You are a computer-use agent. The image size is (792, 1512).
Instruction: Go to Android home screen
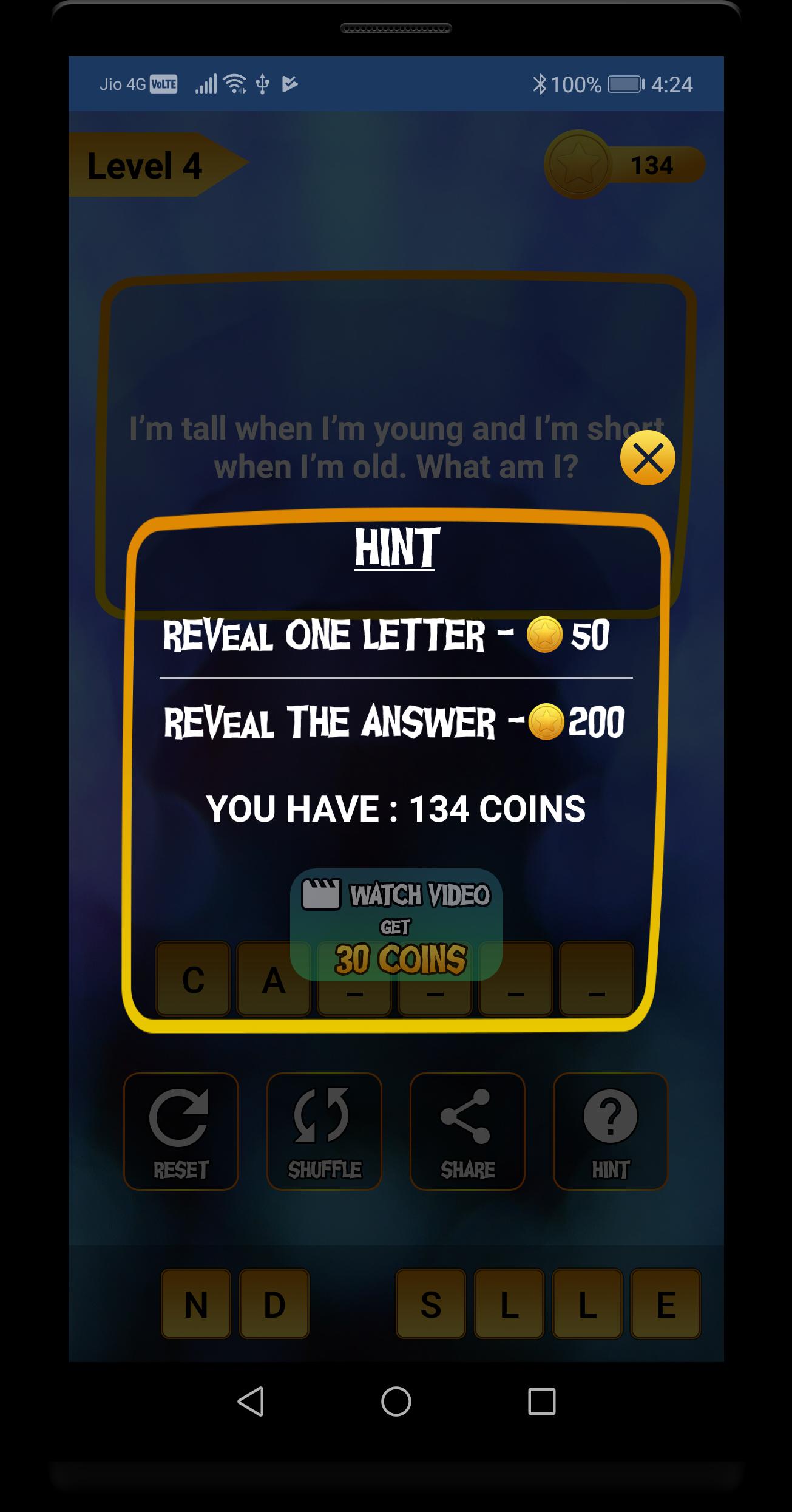point(396,1401)
